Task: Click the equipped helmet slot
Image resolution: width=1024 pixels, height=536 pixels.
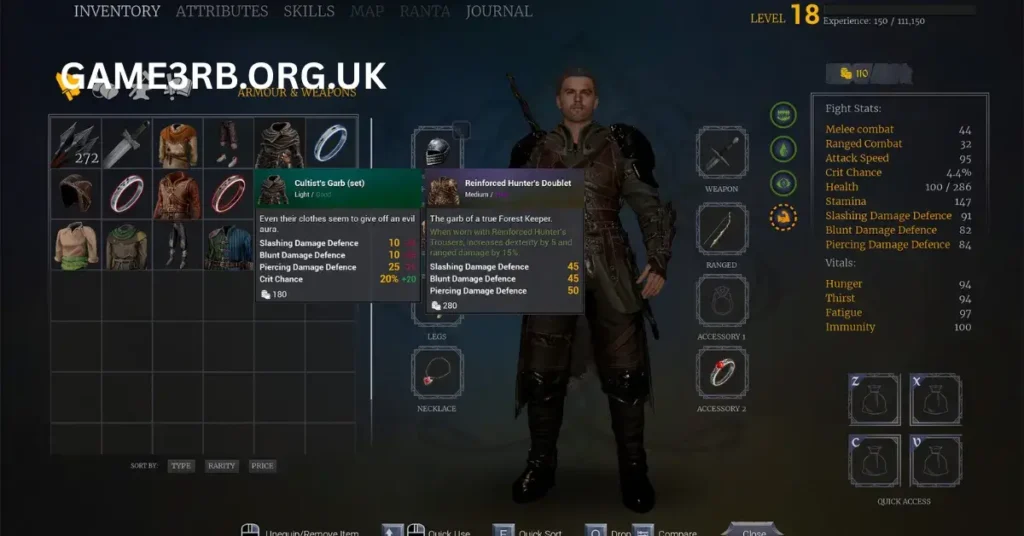Action: 437,152
